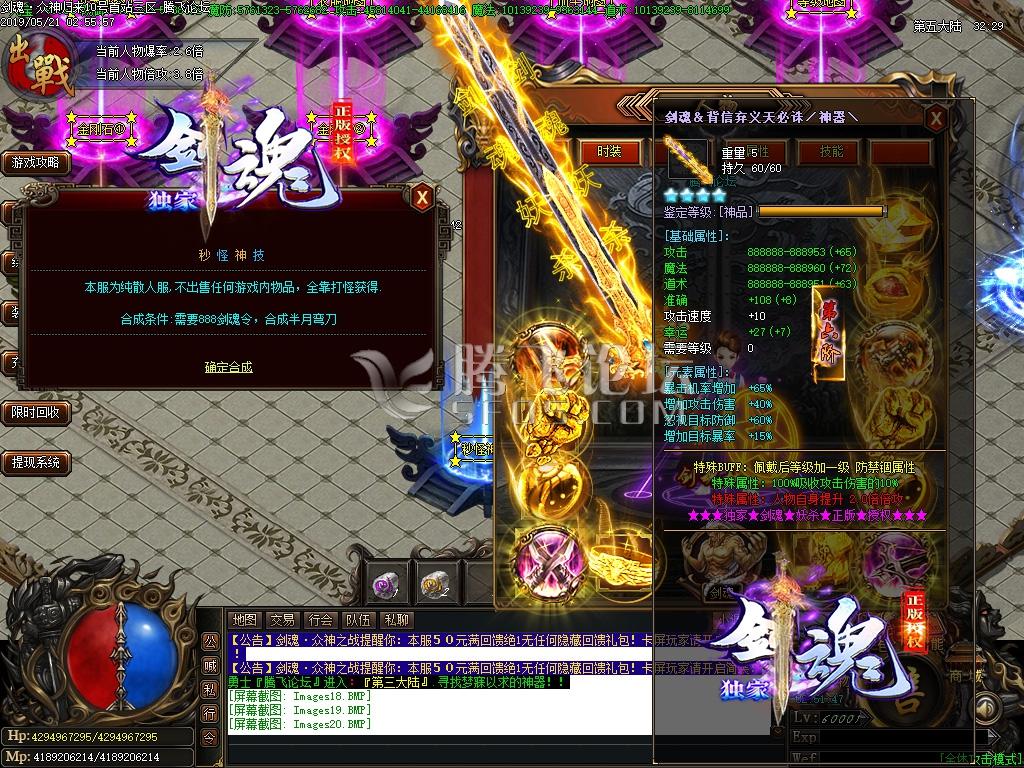This screenshot has width=1024, height=768.
Task: Open the 游戏攻略 game guide button
Action: [36, 162]
